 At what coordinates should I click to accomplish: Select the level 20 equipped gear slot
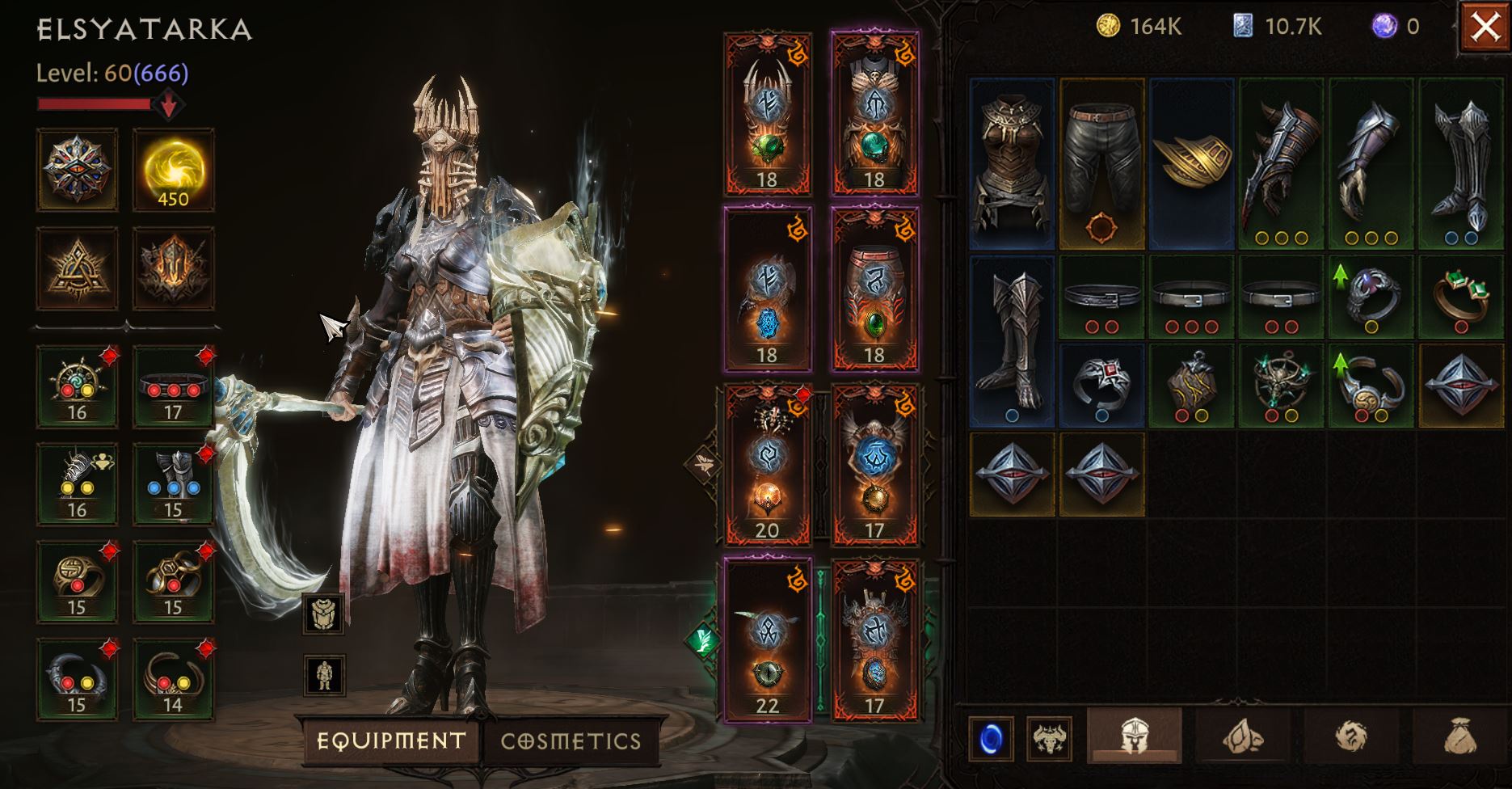(767, 463)
